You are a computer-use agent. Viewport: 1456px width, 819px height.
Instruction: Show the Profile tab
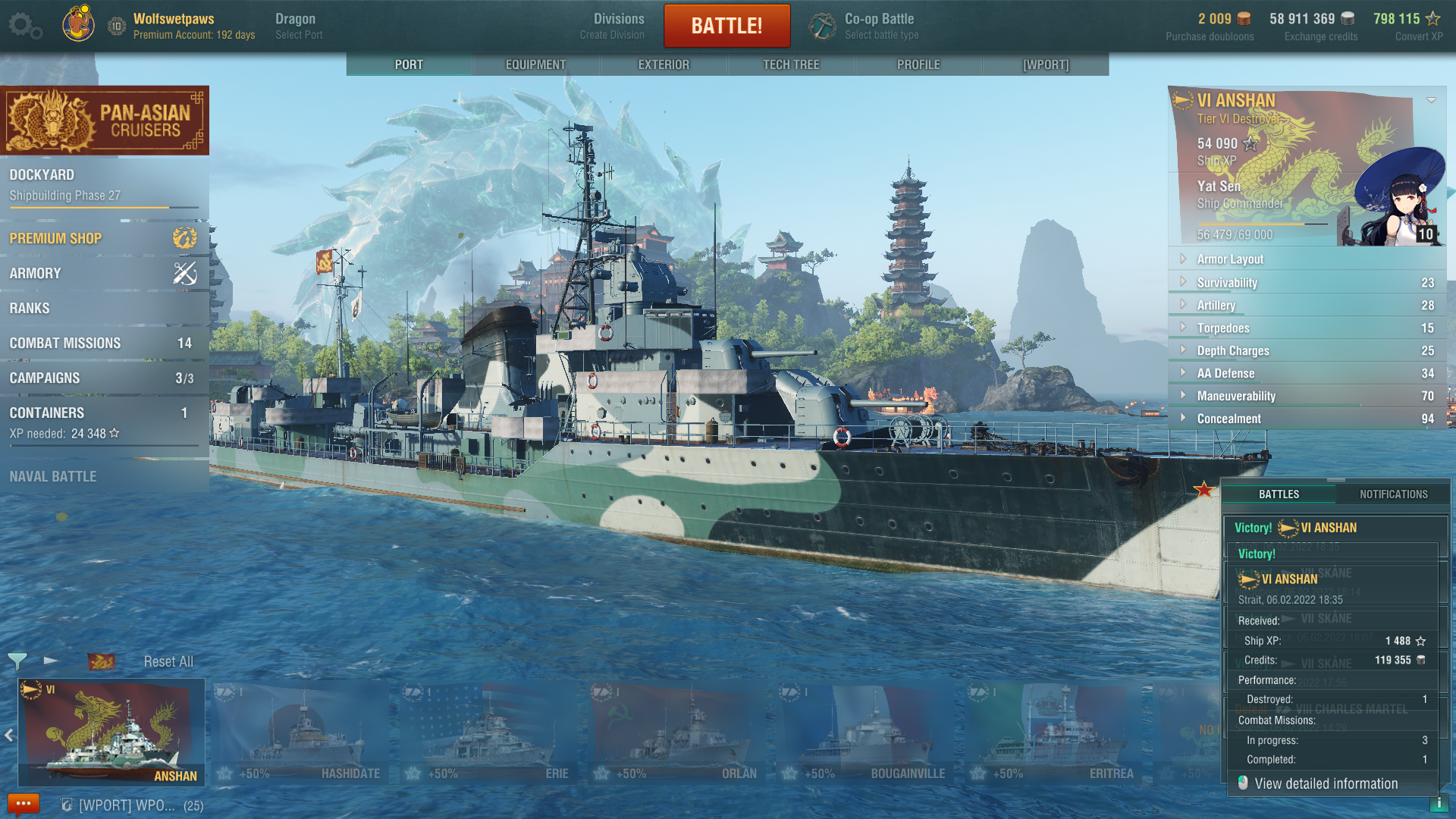point(918,64)
